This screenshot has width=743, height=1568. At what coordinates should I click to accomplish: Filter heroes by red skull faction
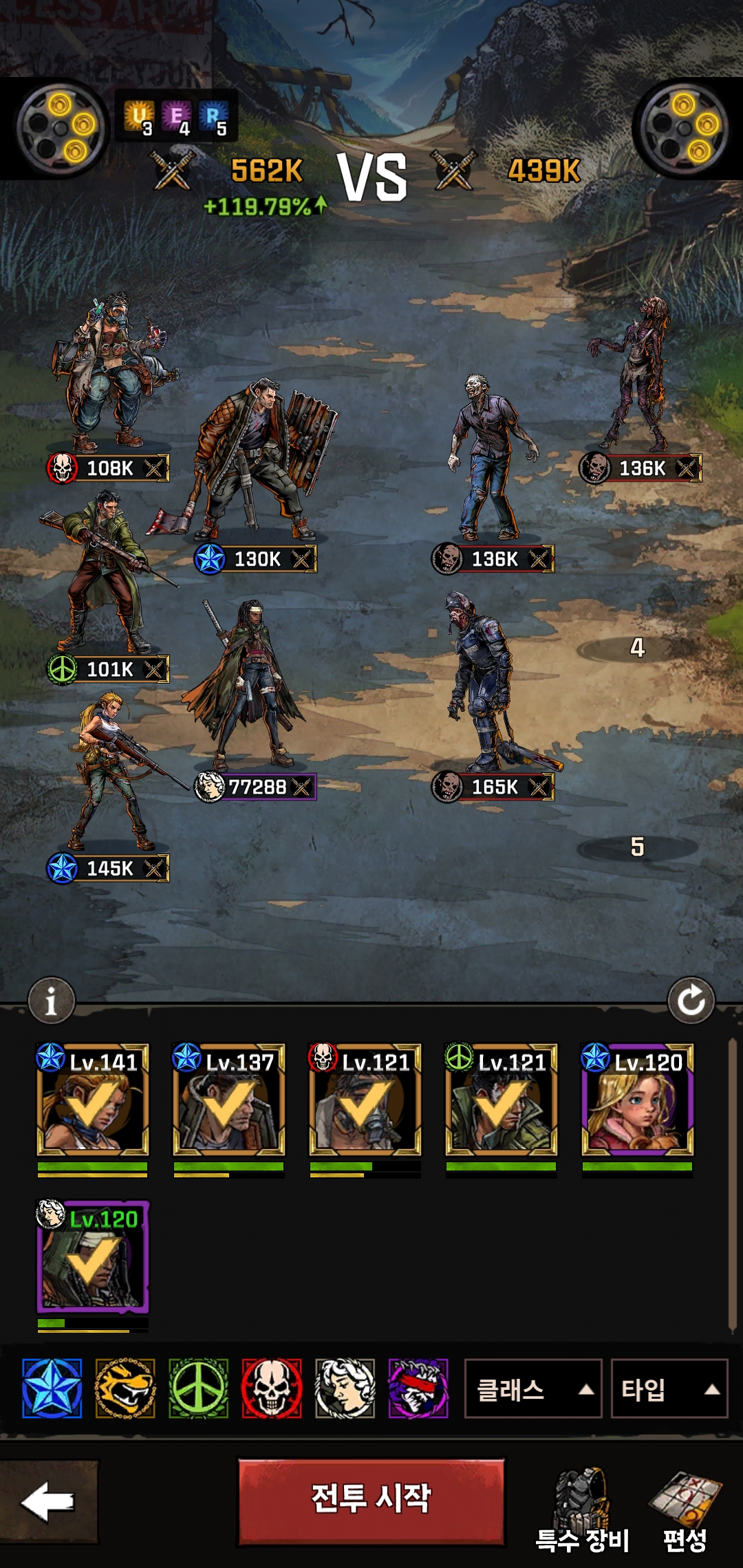click(x=272, y=1389)
